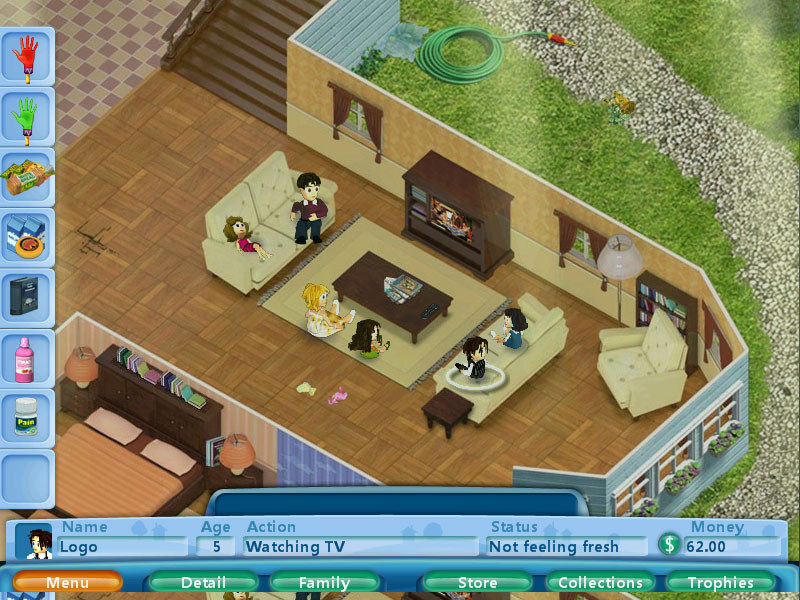Open the Store

(477, 582)
